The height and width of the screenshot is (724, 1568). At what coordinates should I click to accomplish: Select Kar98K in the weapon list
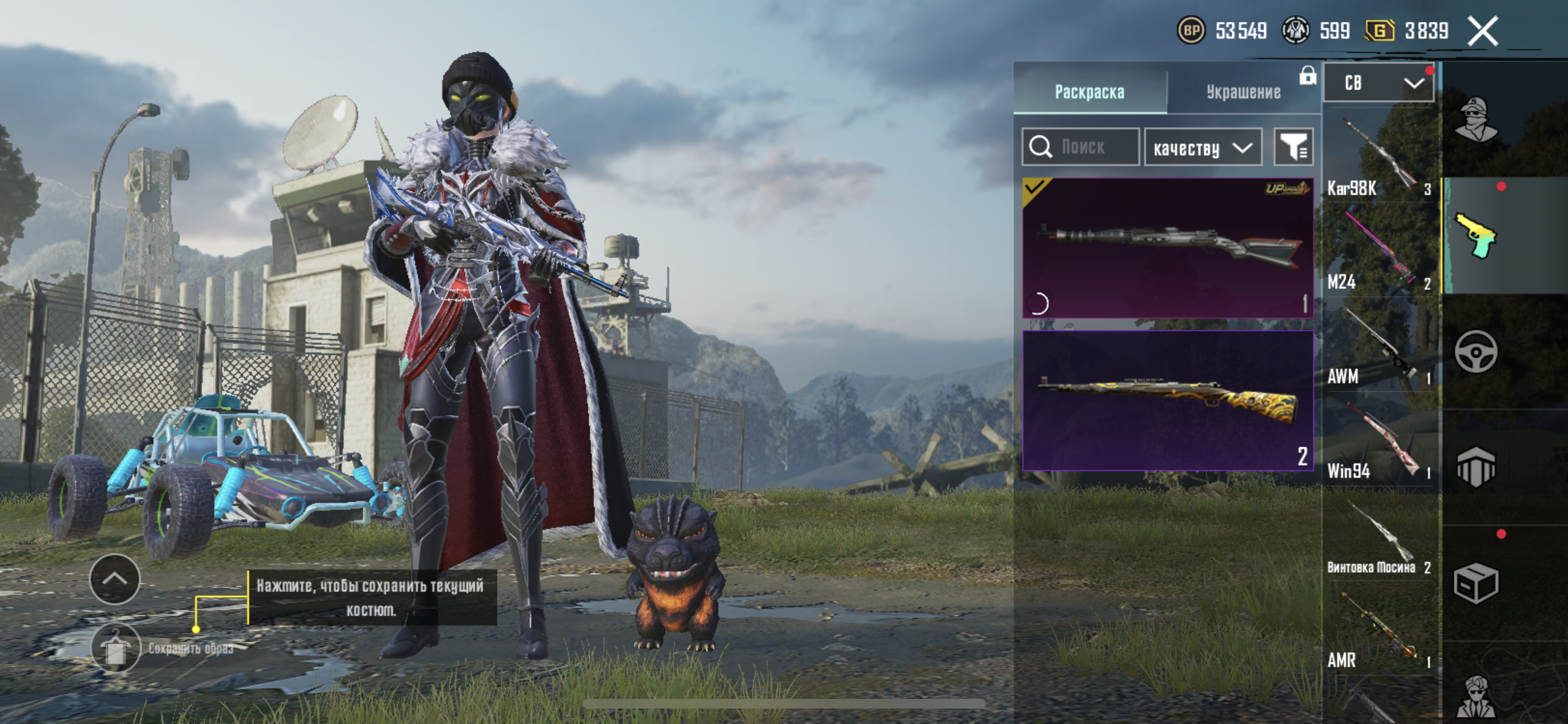pyautogui.click(x=1379, y=158)
